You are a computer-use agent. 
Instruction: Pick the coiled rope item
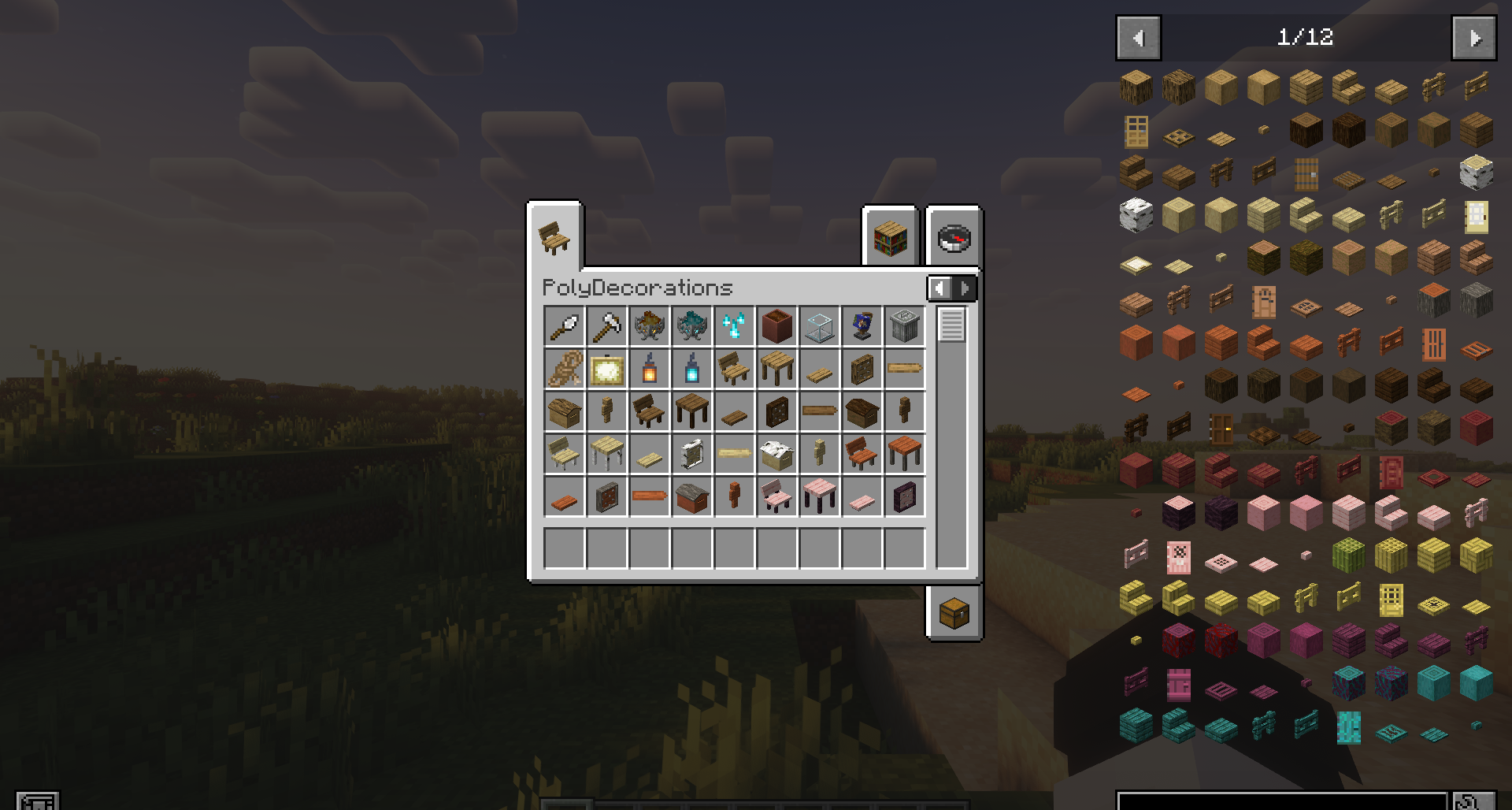pos(565,369)
